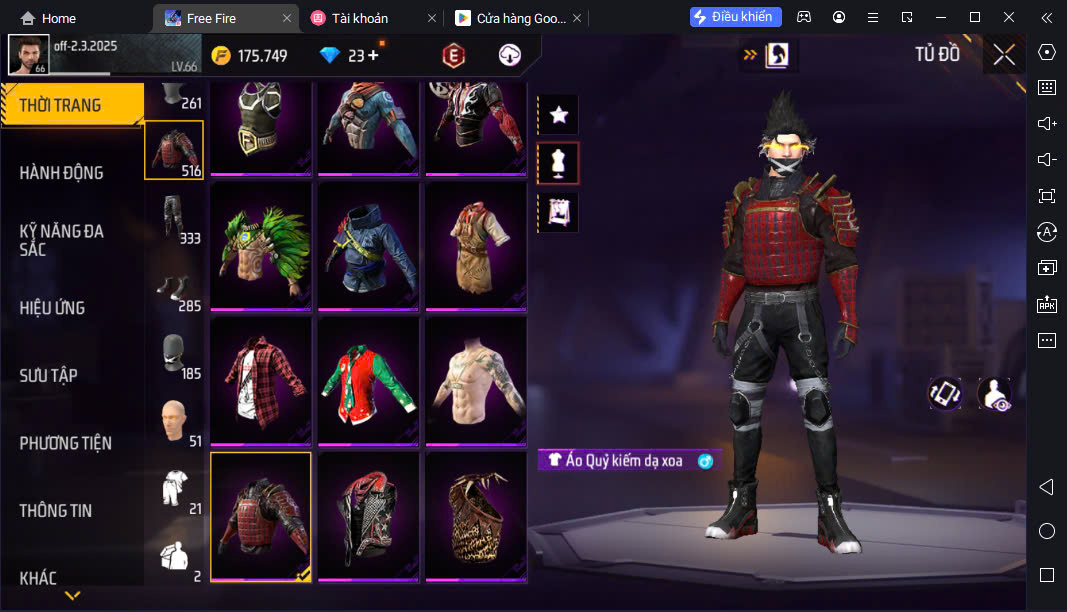Screen dimensions: 1067x612
Task: Go to the PHƯƠNG TIỆN tab
Action: (x=66, y=443)
